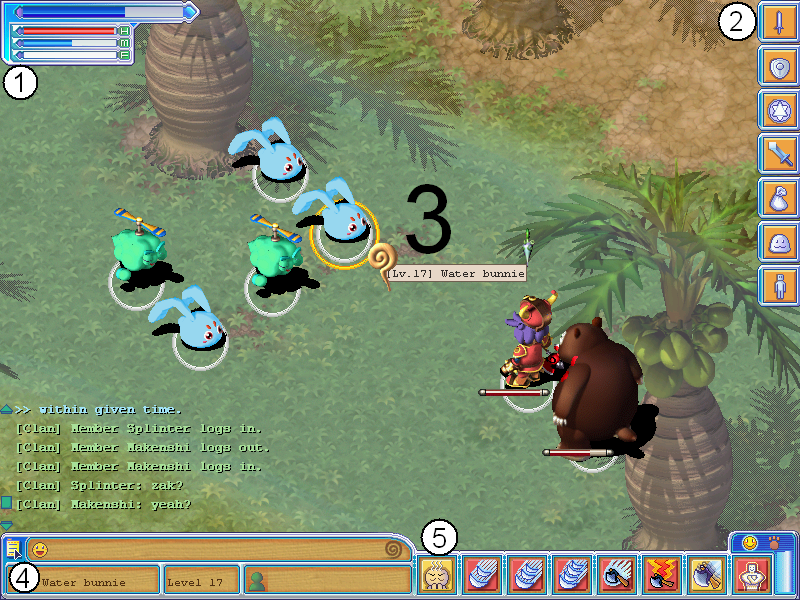Viewport: 800px width, 600px height.
Task: Open the character figure menu
Action: coord(778,287)
